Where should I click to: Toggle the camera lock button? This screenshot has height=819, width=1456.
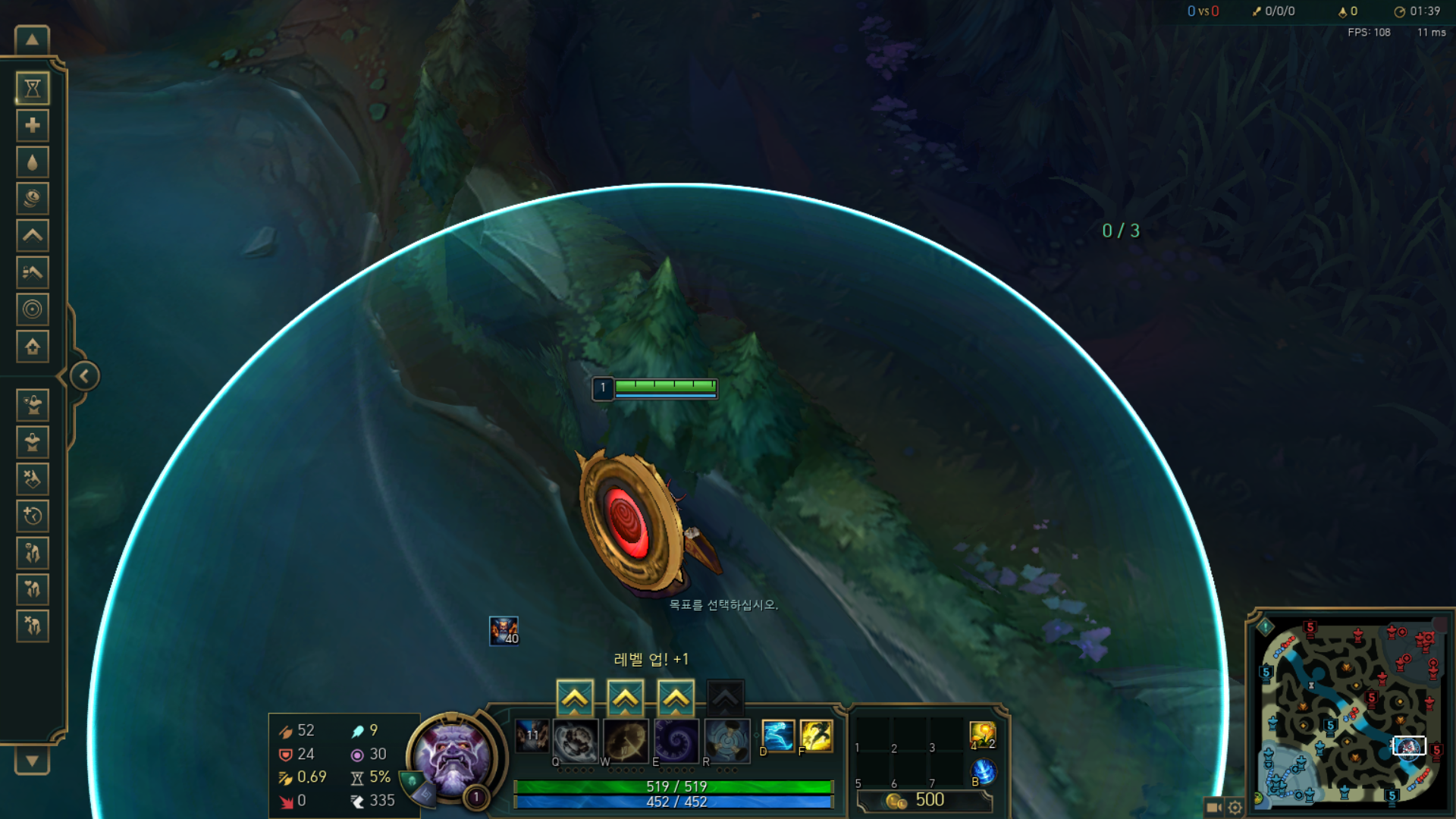1213,807
